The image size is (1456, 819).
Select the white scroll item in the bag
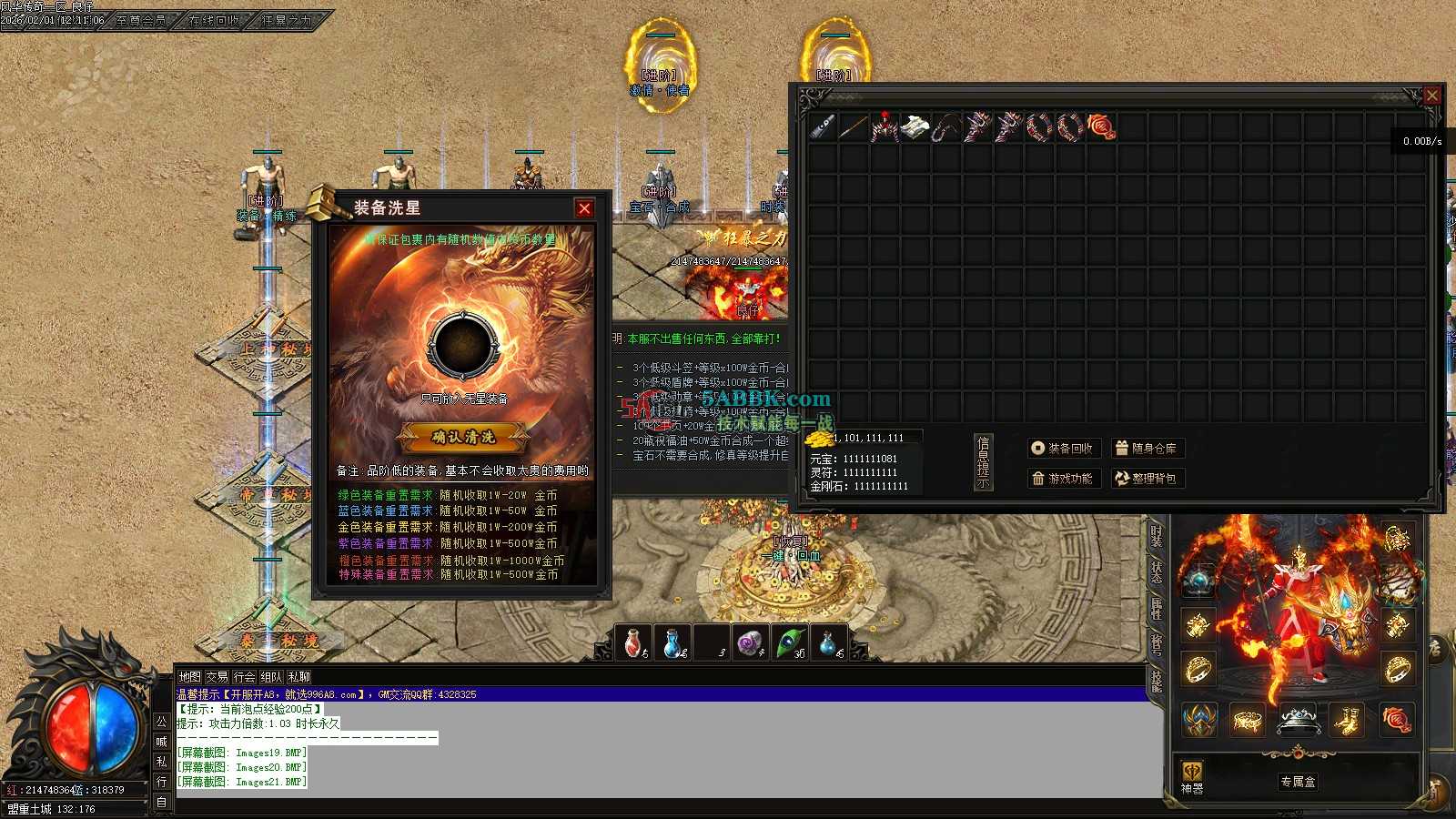coord(915,126)
